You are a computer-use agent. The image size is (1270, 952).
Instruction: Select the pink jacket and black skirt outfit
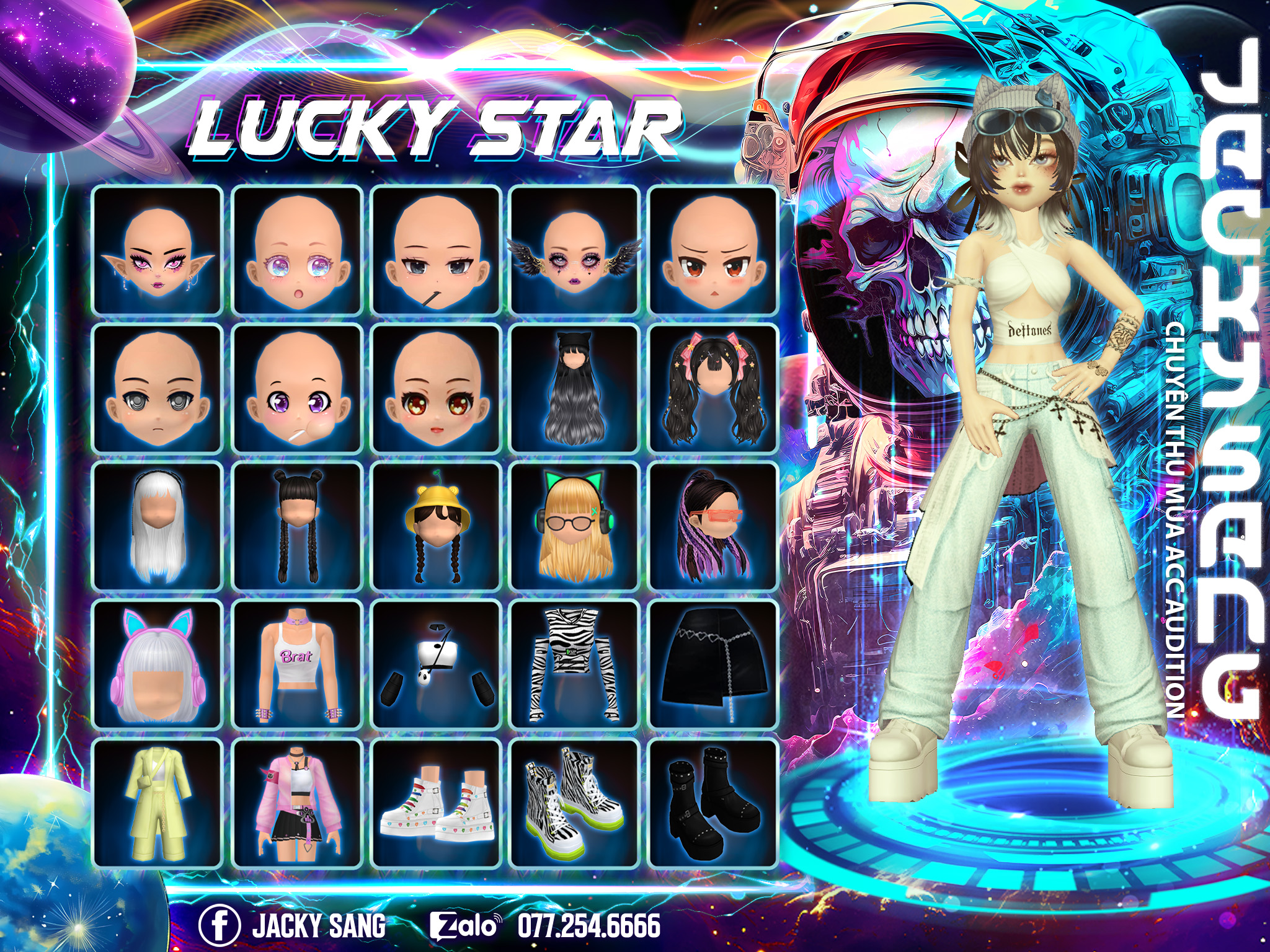point(296,803)
